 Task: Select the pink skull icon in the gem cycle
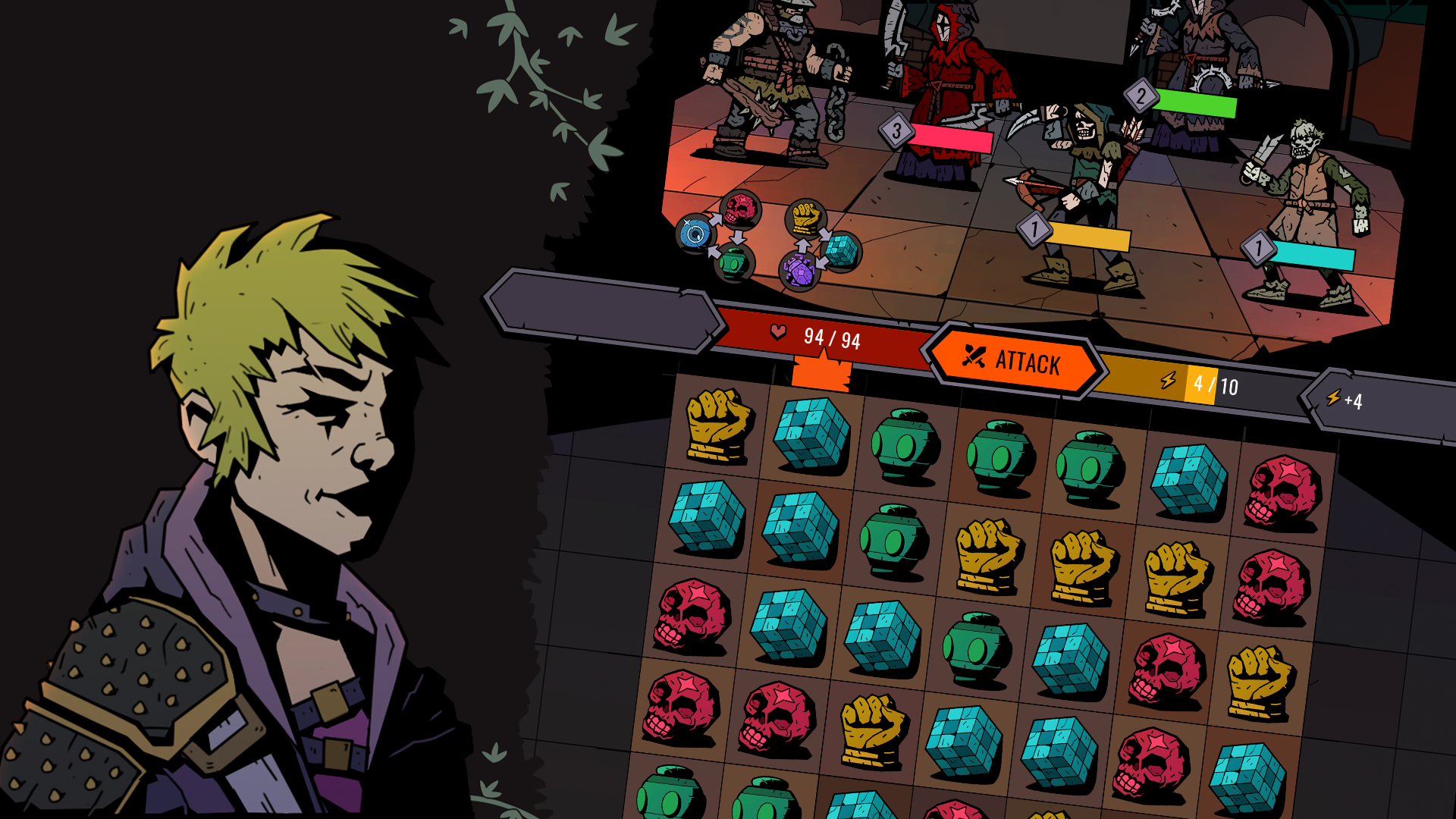coord(739,209)
